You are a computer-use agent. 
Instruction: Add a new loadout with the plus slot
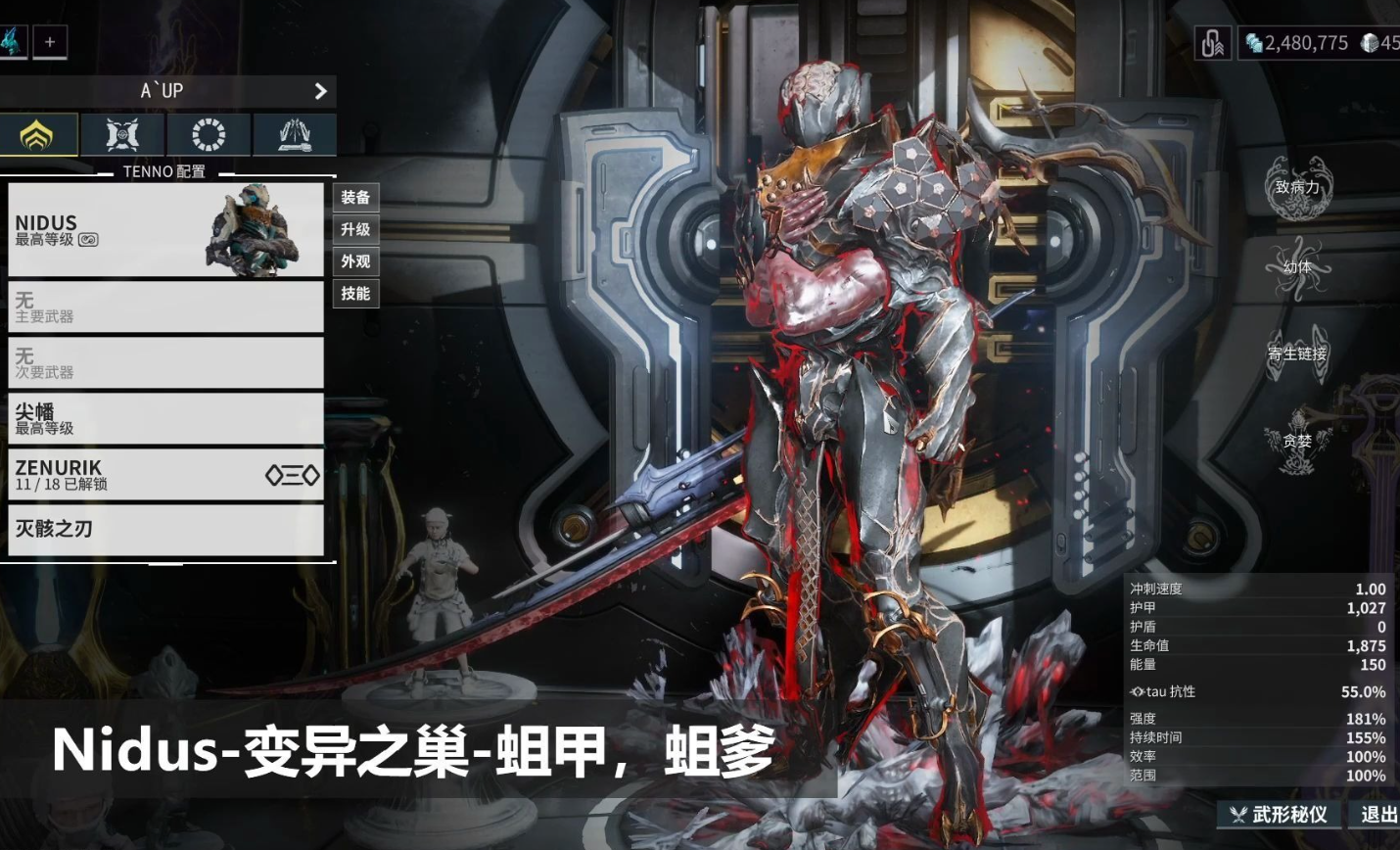[x=49, y=41]
